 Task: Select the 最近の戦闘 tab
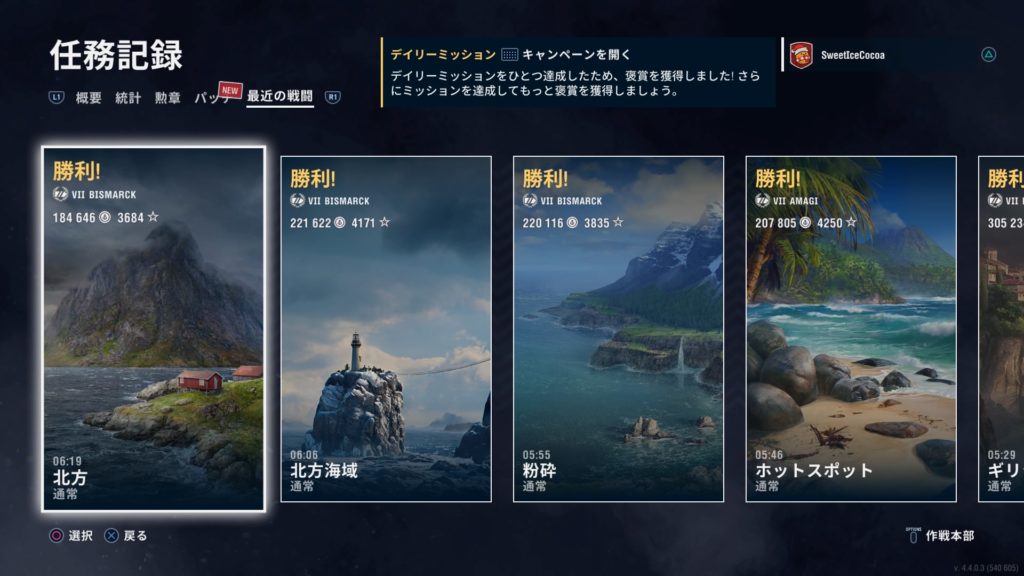click(280, 98)
